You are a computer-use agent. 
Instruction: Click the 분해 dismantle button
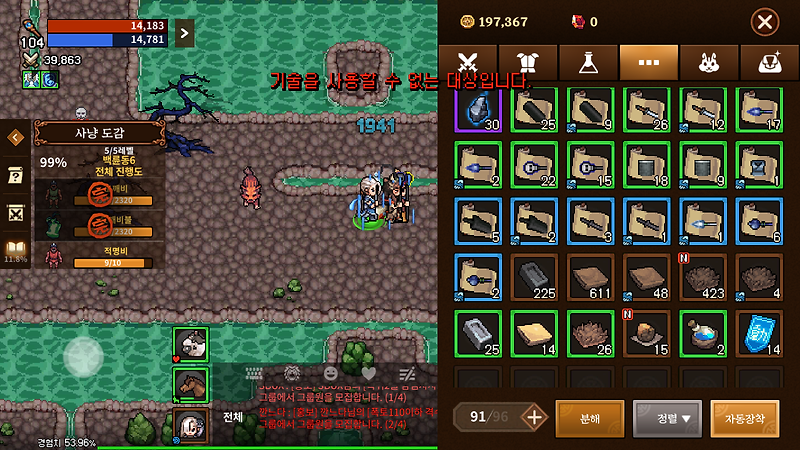[x=589, y=417]
